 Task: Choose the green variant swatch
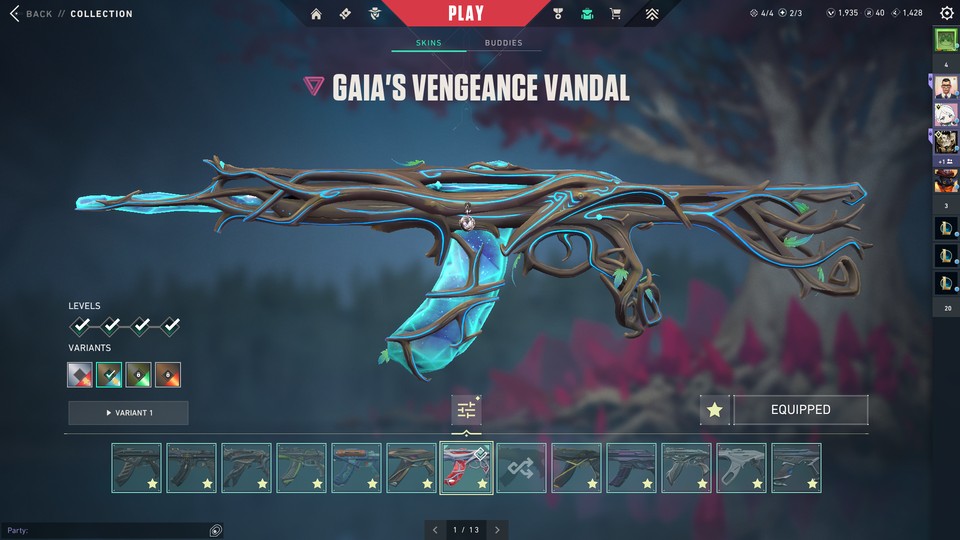coord(139,375)
